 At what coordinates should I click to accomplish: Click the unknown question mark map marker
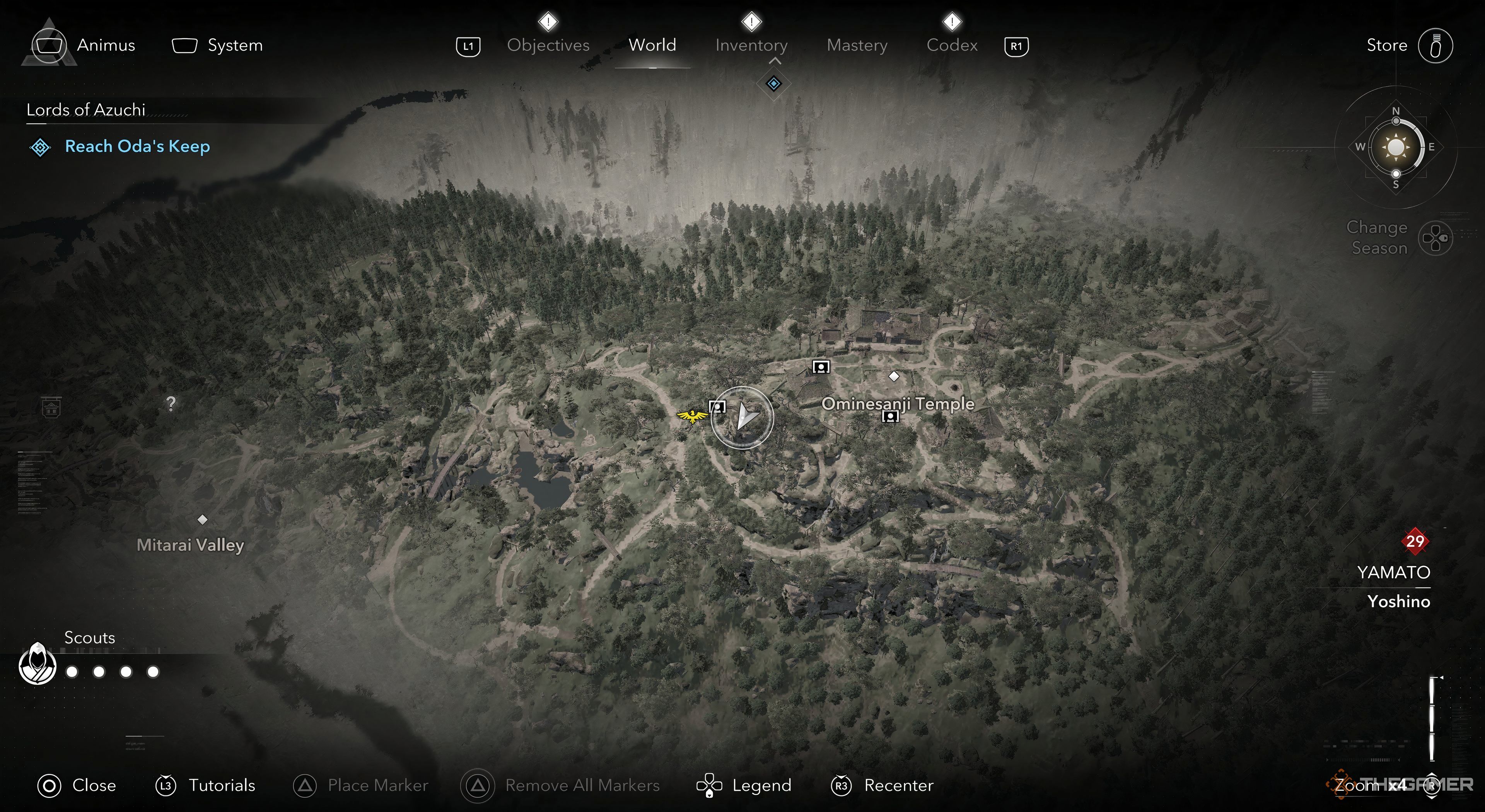(x=171, y=403)
